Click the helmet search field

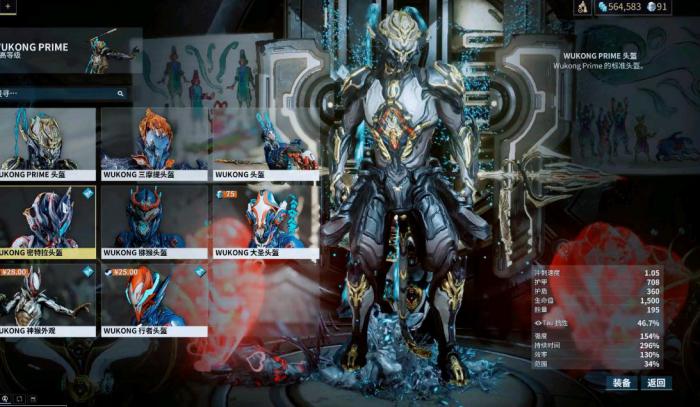60,93
